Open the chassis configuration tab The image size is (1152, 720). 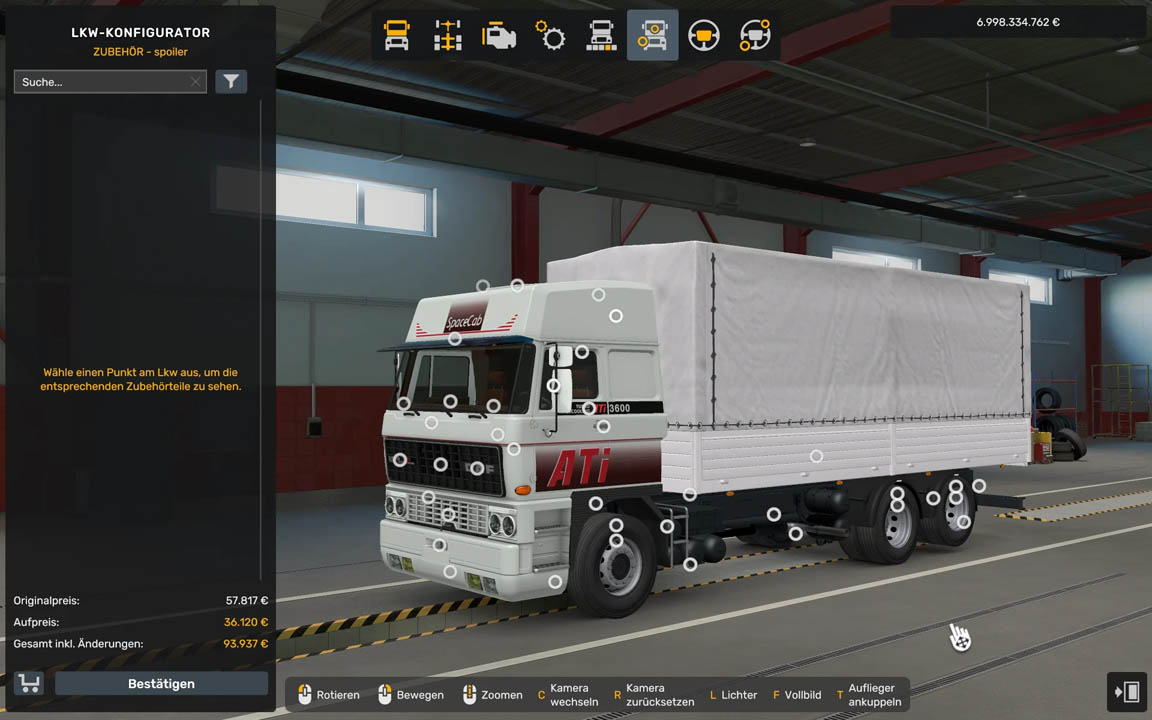point(448,36)
